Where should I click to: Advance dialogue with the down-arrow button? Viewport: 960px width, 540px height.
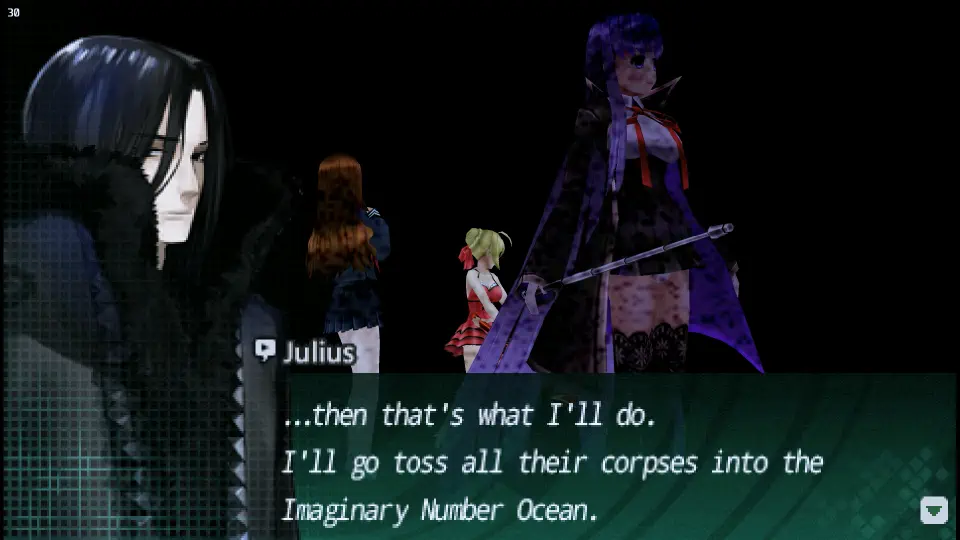point(933,510)
